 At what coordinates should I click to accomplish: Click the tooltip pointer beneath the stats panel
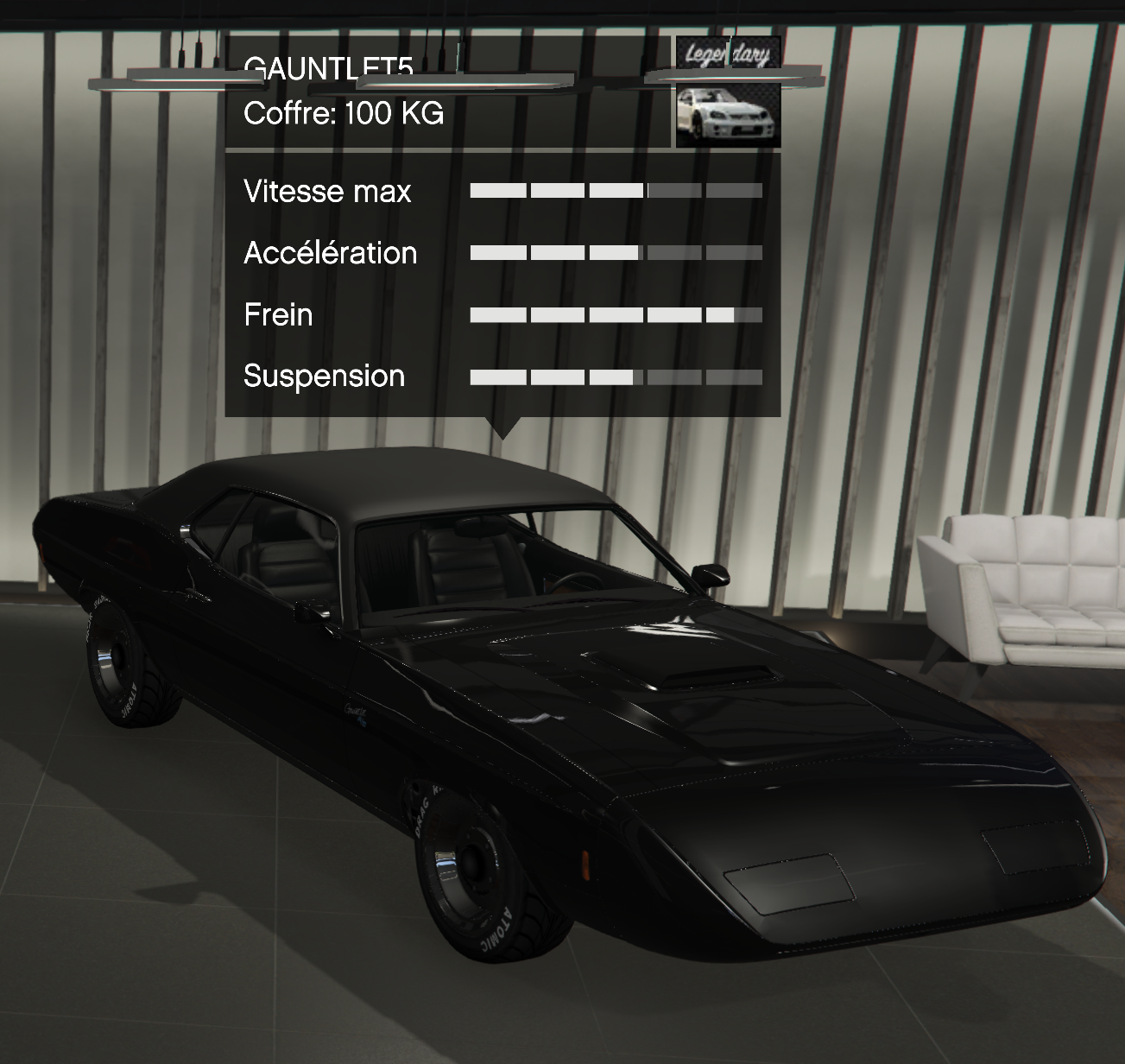coord(505,425)
